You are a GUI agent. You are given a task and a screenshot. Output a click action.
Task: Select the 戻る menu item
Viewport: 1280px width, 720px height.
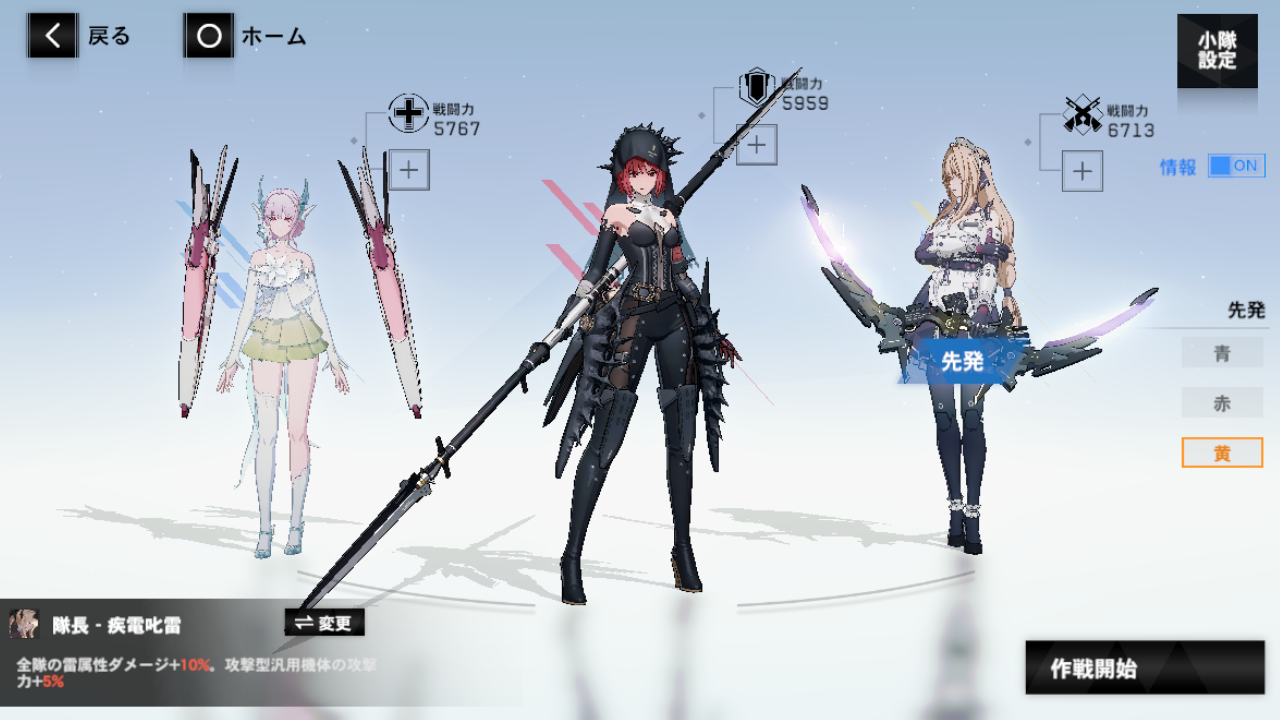[107, 36]
